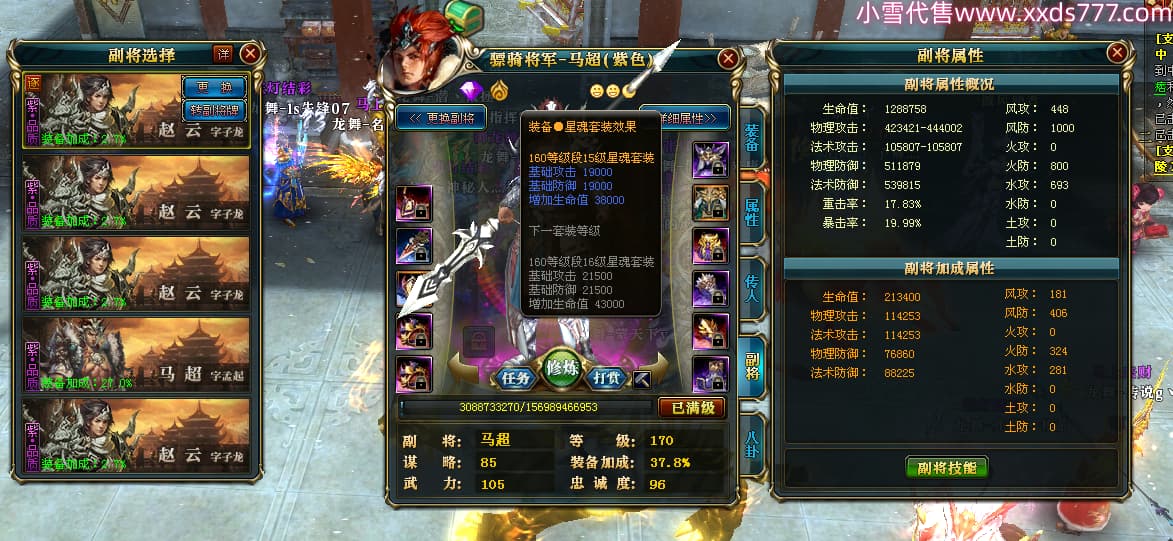Image resolution: width=1173 pixels, height=541 pixels.
Task: Click the green treasure chest icon
Action: (463, 16)
